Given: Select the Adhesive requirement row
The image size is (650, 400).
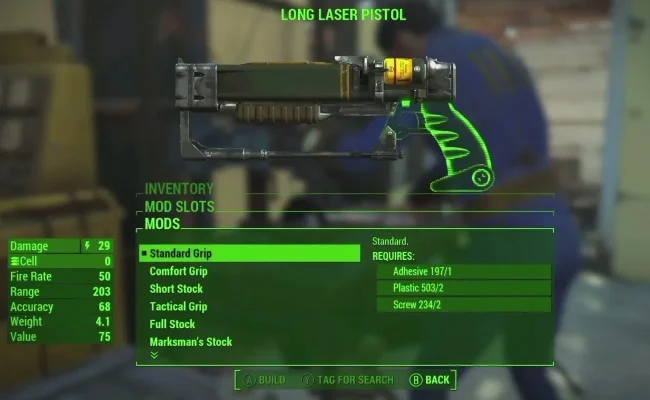Looking at the screenshot, I should (x=462, y=271).
